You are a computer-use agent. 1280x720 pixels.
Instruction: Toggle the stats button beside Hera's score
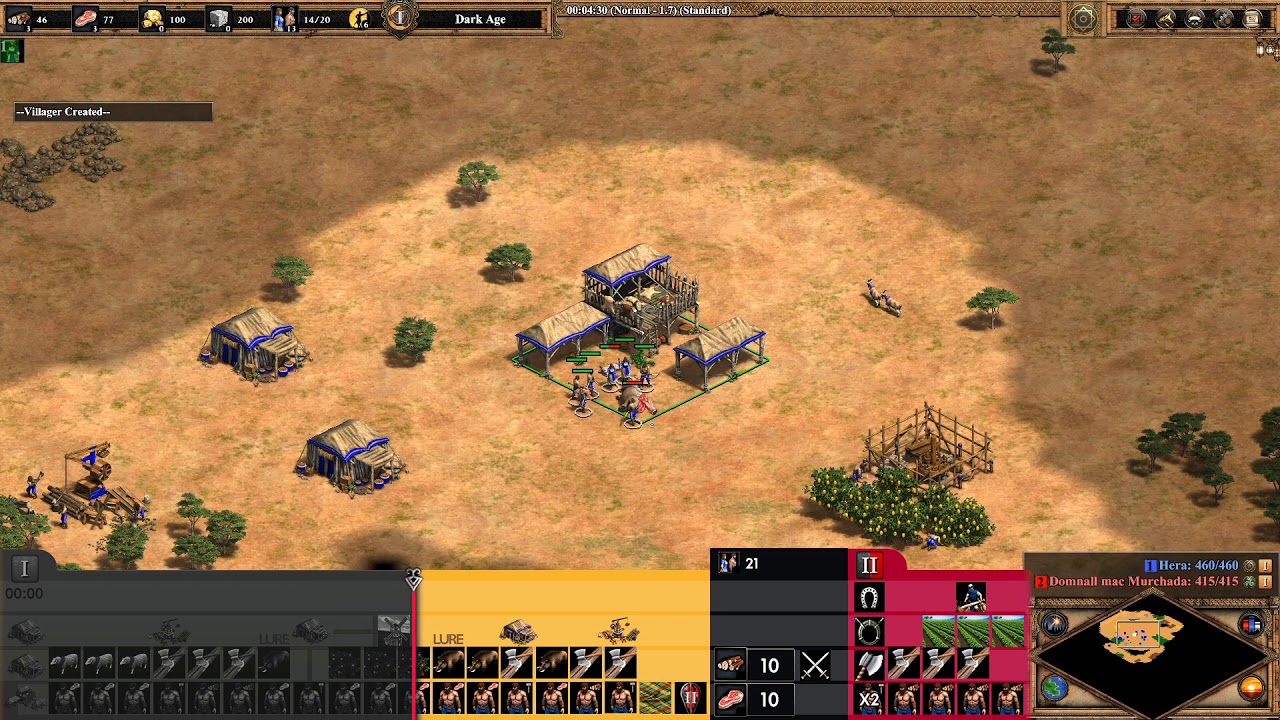(x=1265, y=566)
